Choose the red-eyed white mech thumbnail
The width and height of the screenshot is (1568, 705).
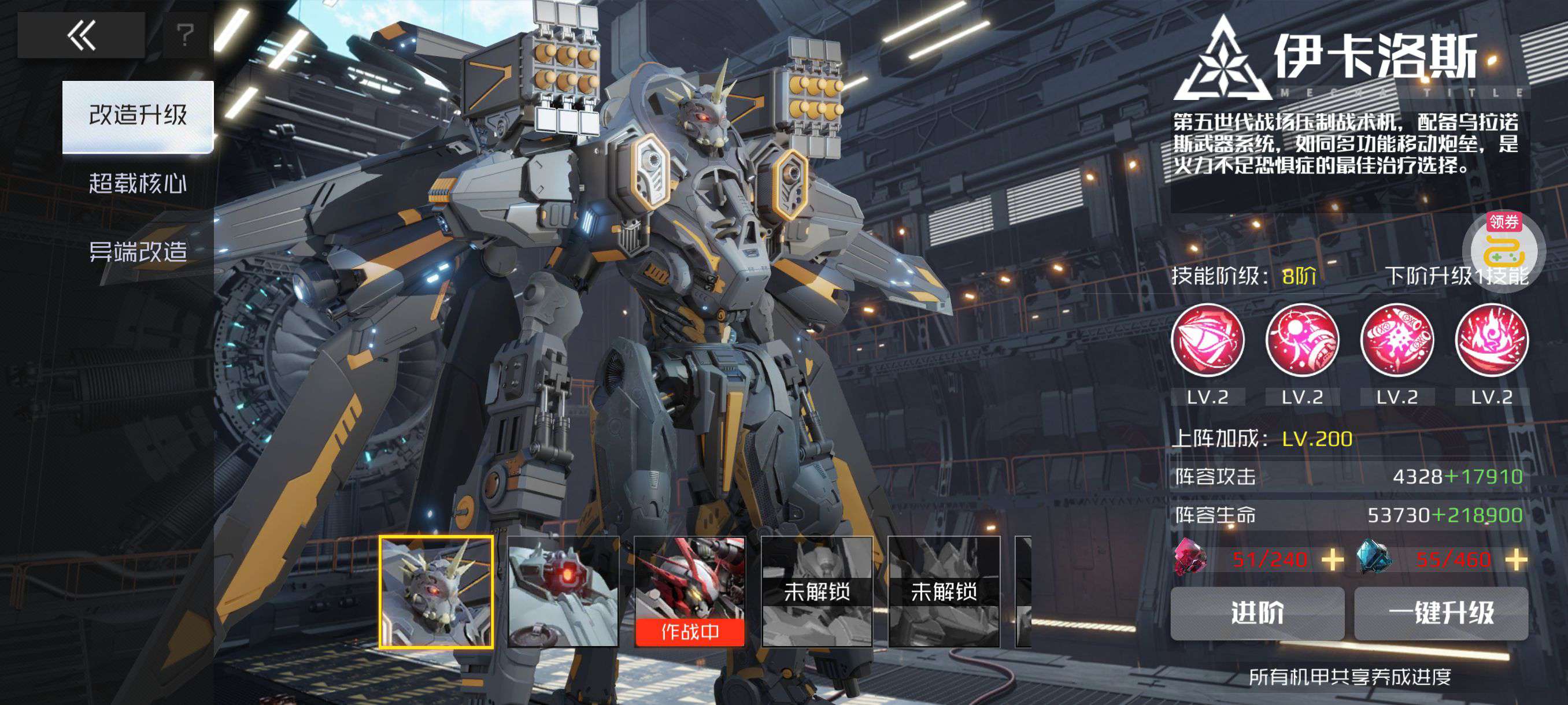(563, 592)
